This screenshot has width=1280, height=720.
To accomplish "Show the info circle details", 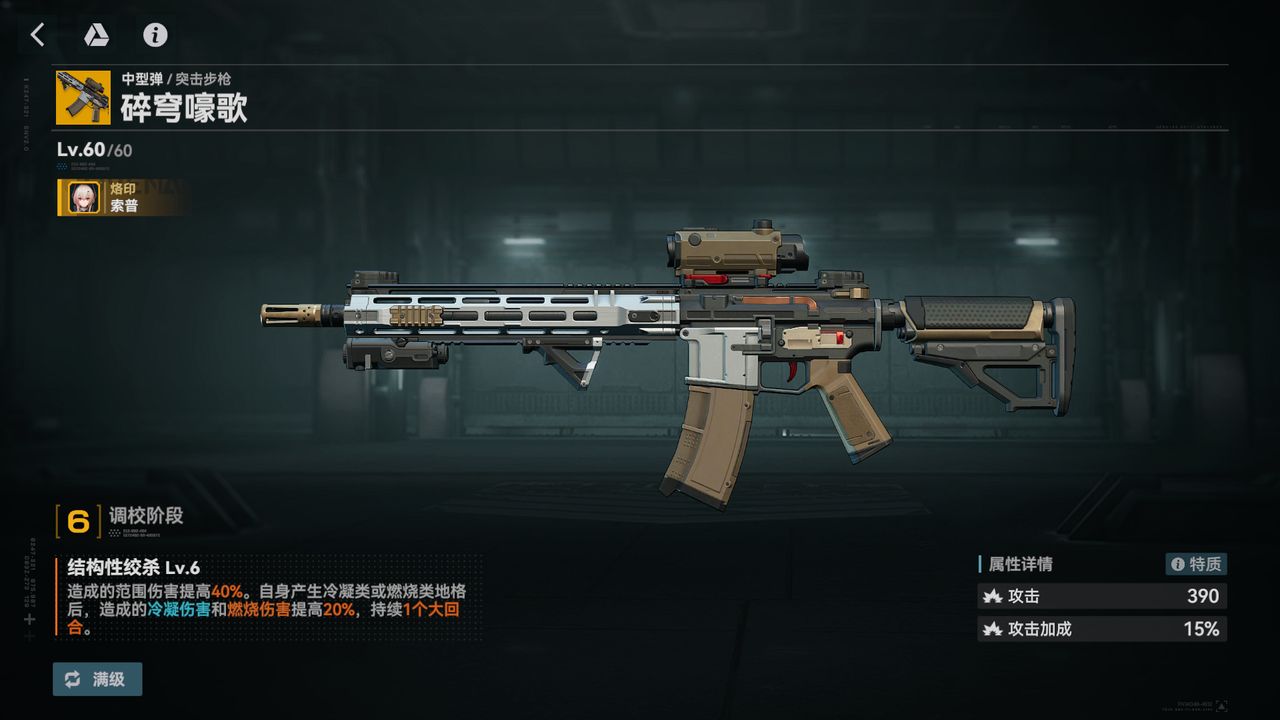I will (155, 35).
